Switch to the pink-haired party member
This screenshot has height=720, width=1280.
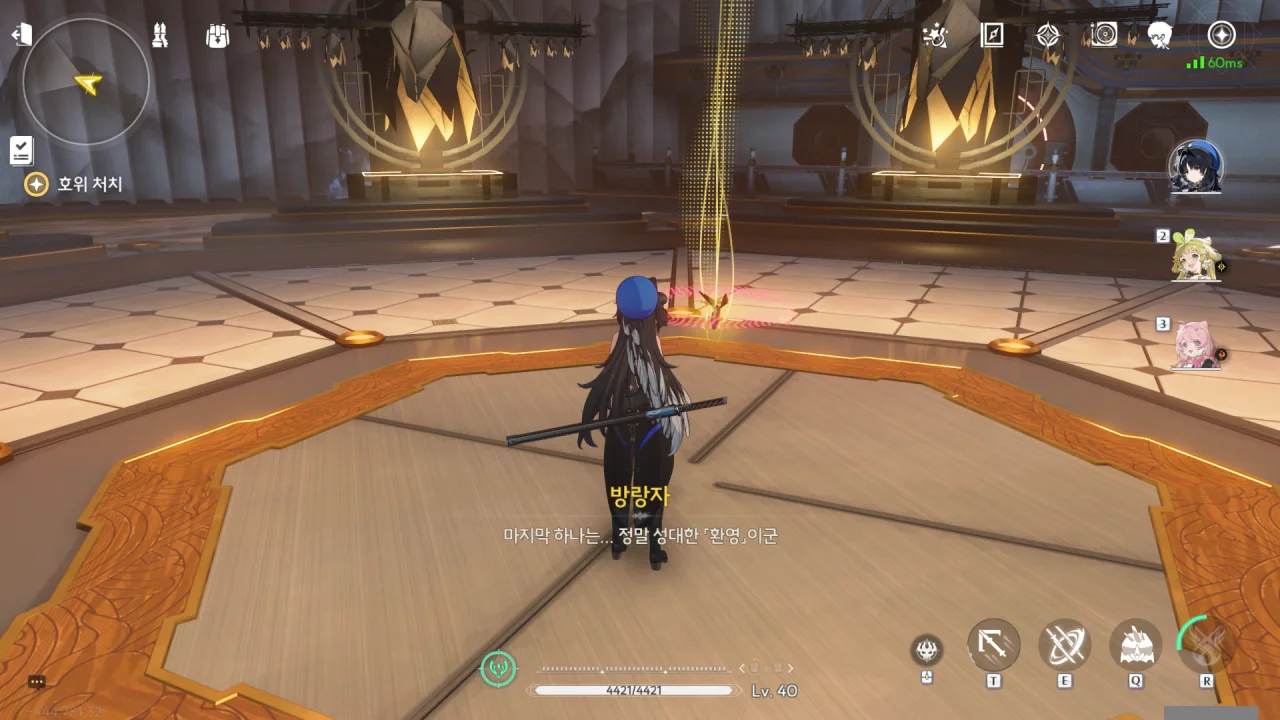[1196, 346]
